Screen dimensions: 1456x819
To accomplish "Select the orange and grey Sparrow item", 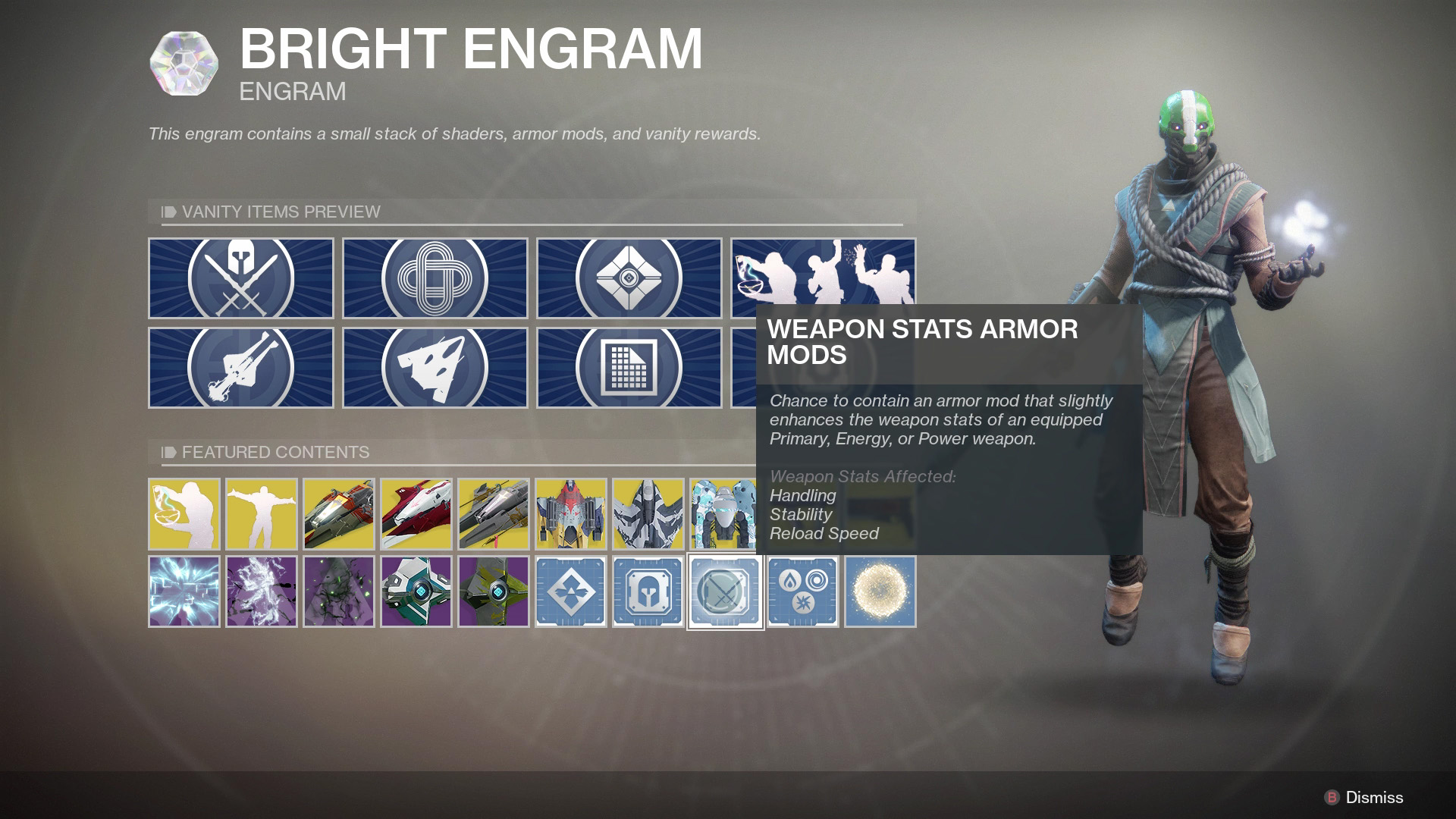I will point(339,513).
